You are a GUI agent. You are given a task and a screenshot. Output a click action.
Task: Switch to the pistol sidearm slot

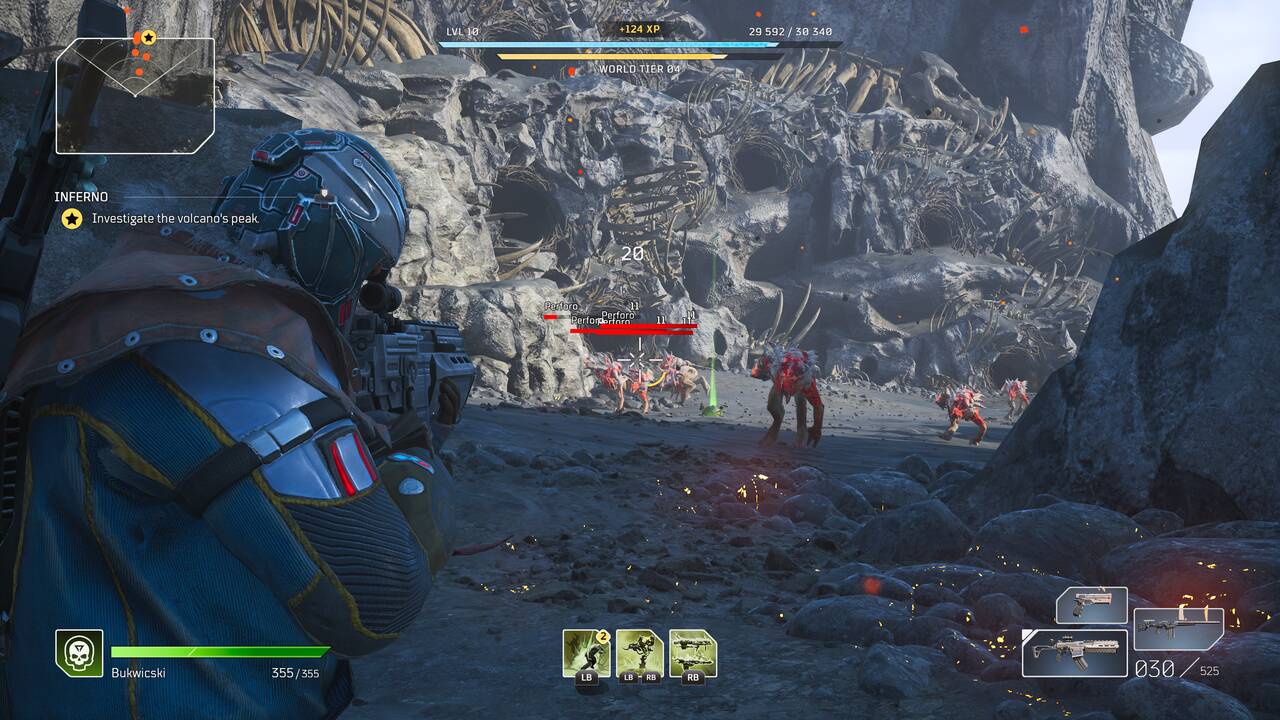point(1091,605)
